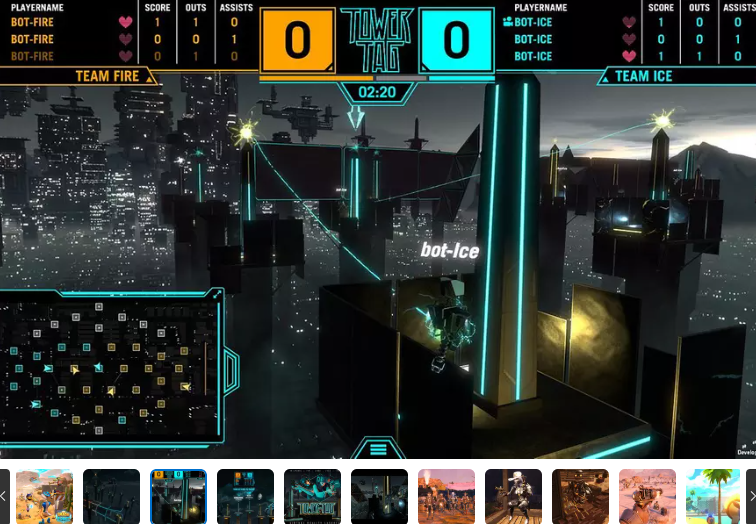Choose the currently highlighted blue-bordered thumbnail
756x524 pixels.
click(178, 496)
